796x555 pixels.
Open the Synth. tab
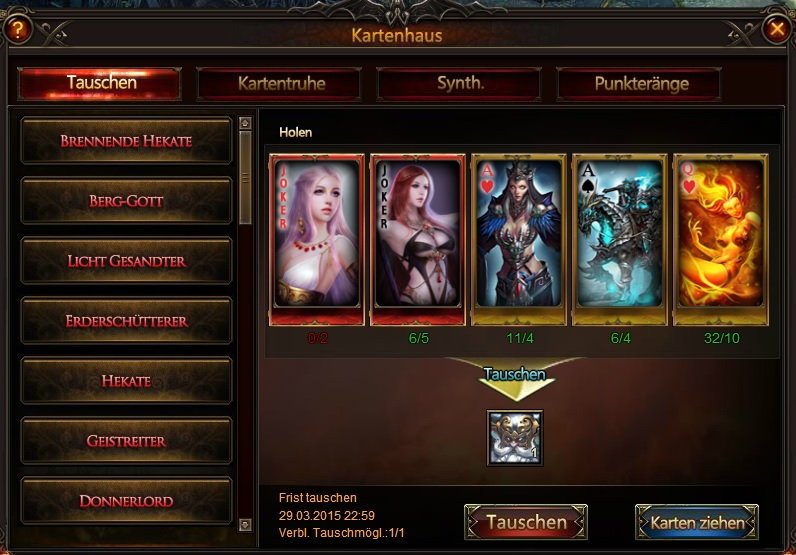460,84
